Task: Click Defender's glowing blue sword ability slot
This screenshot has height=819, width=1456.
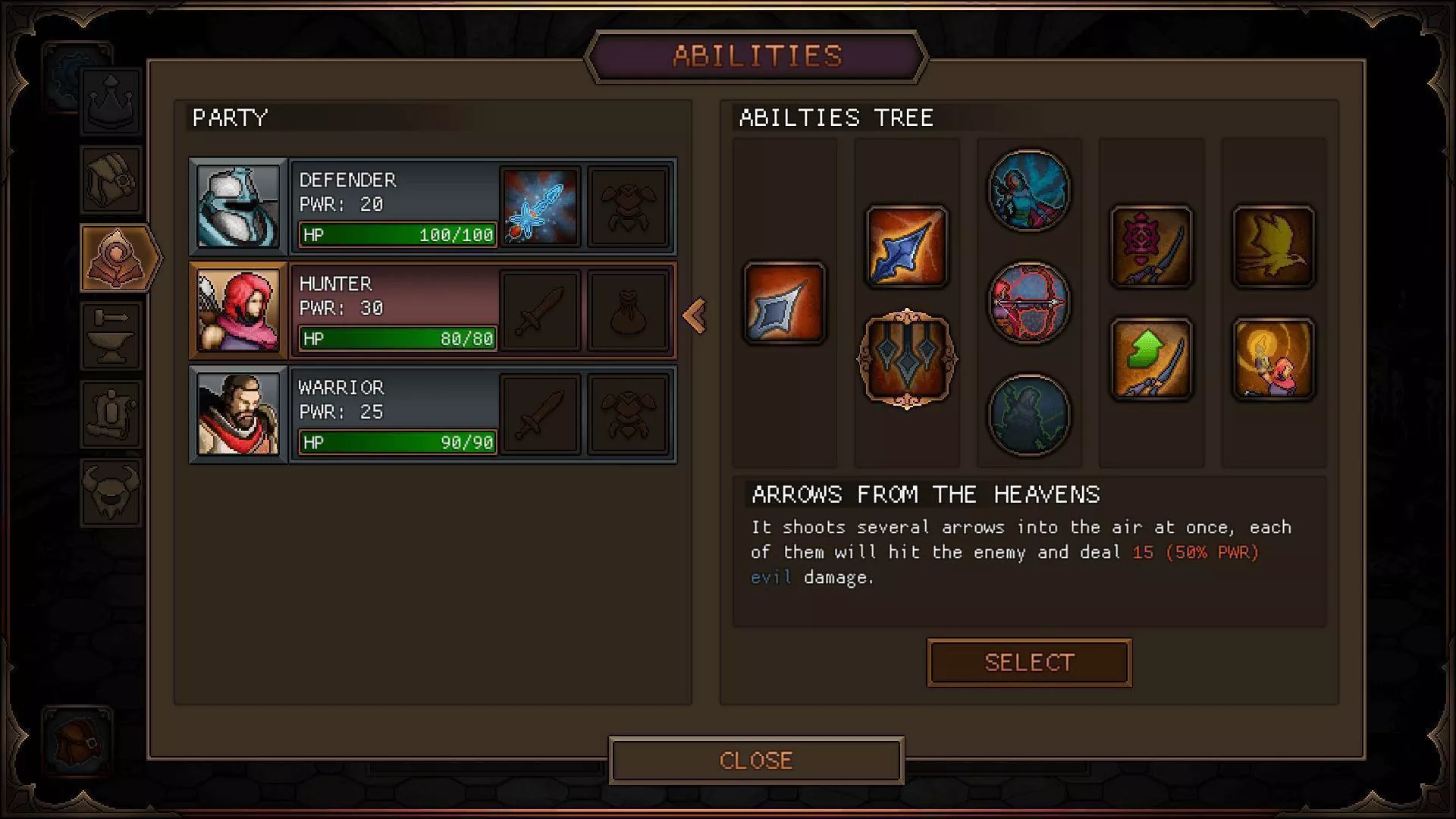Action: click(x=540, y=206)
